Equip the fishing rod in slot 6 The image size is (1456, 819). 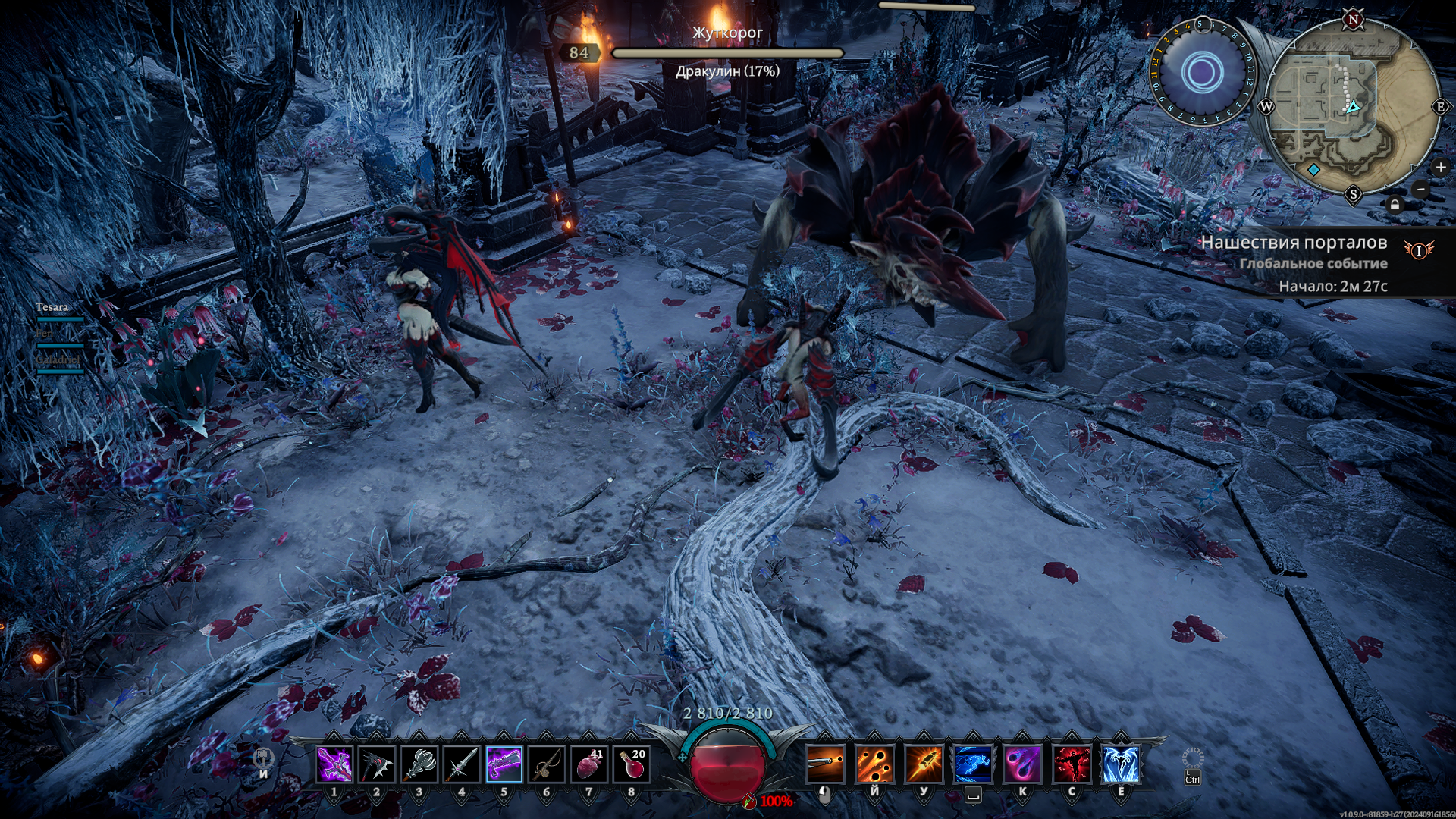tap(546, 764)
